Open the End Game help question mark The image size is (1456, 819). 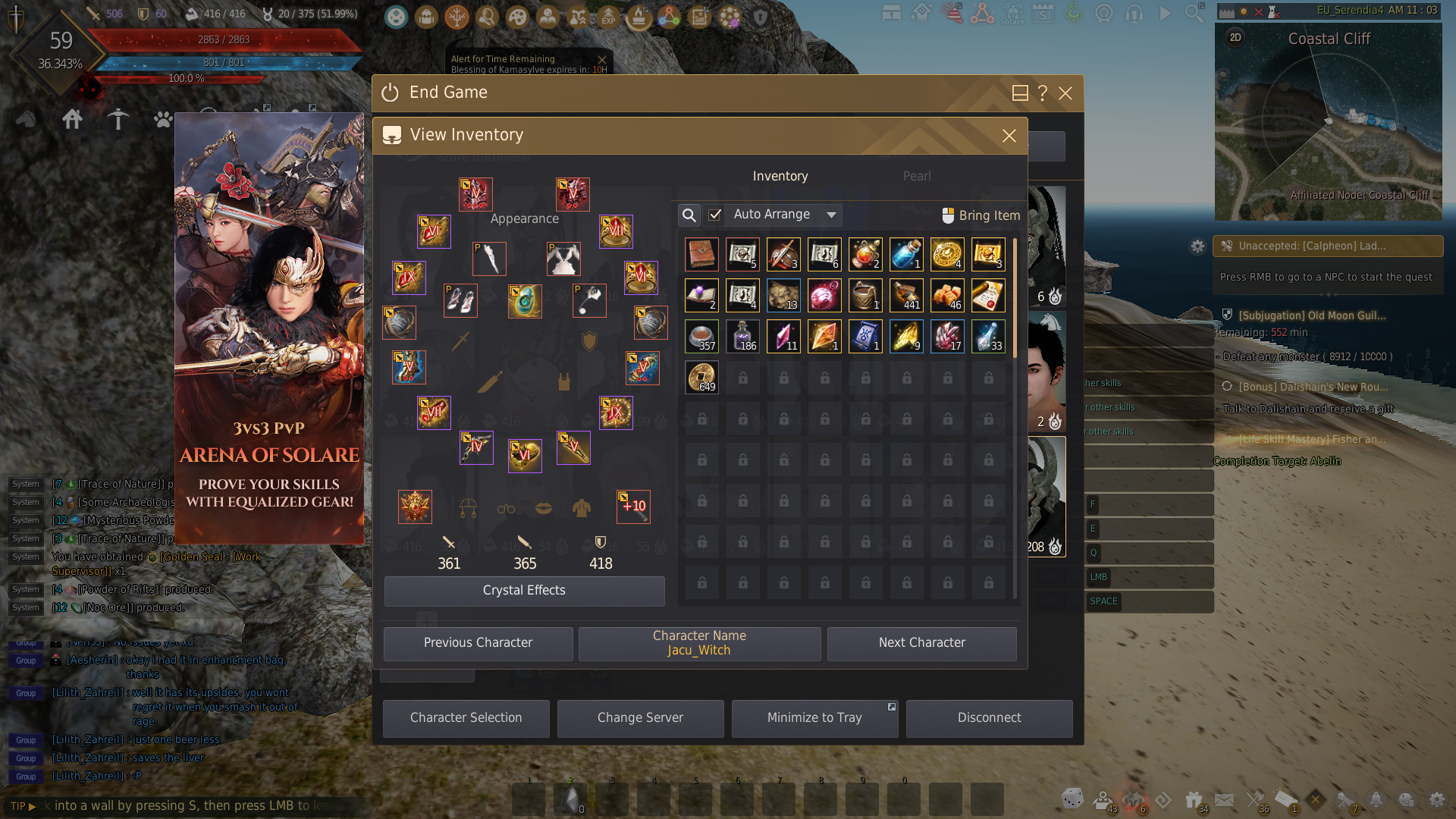1043,93
